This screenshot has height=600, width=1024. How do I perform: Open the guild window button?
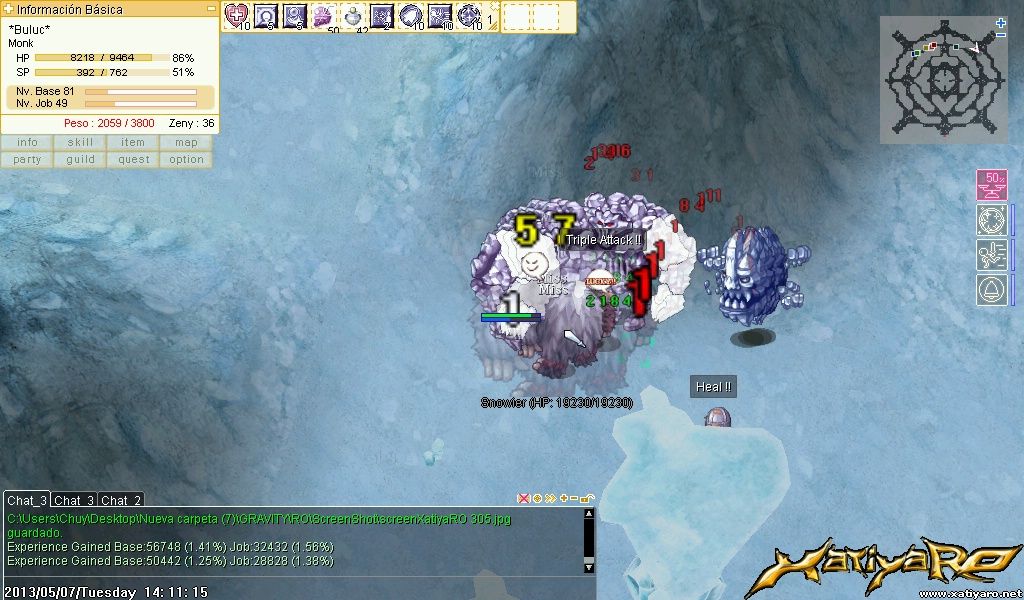pyautogui.click(x=80, y=160)
